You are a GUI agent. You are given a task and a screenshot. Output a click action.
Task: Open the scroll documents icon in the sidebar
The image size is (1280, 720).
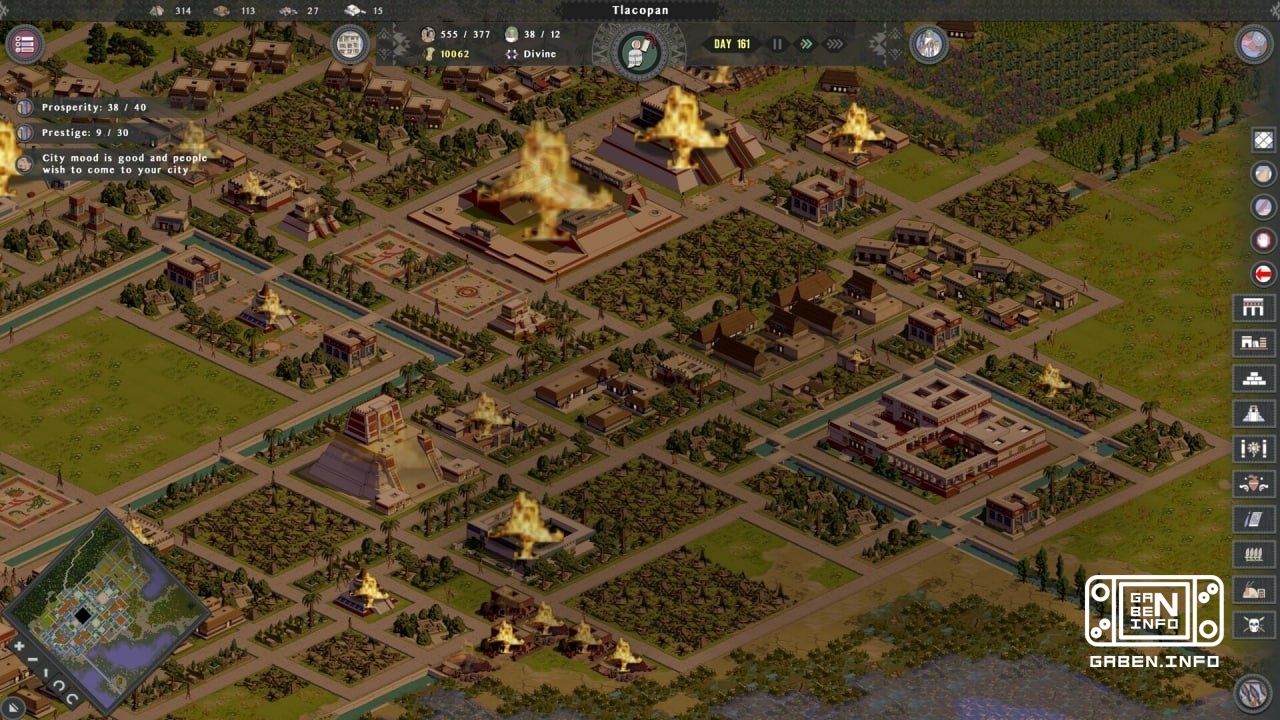coord(1254,518)
